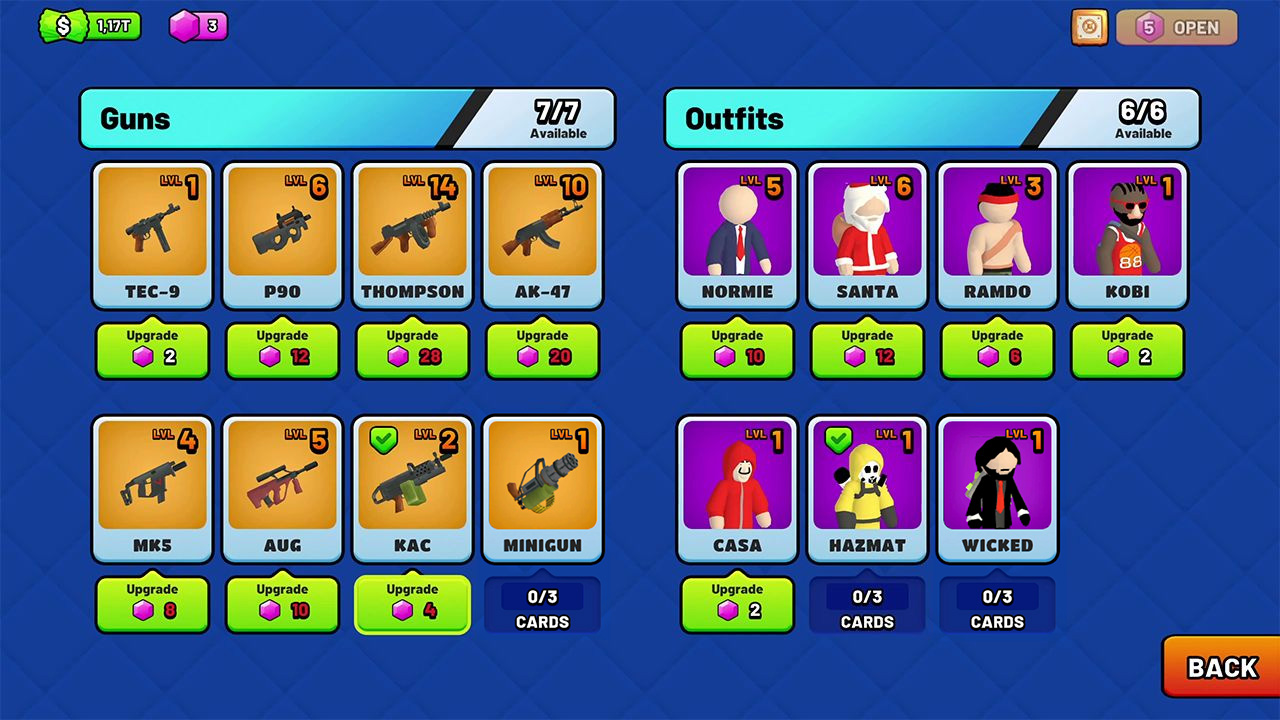Image resolution: width=1280 pixels, height=720 pixels.
Task: Select the AK-47 gun card
Action: click(542, 236)
